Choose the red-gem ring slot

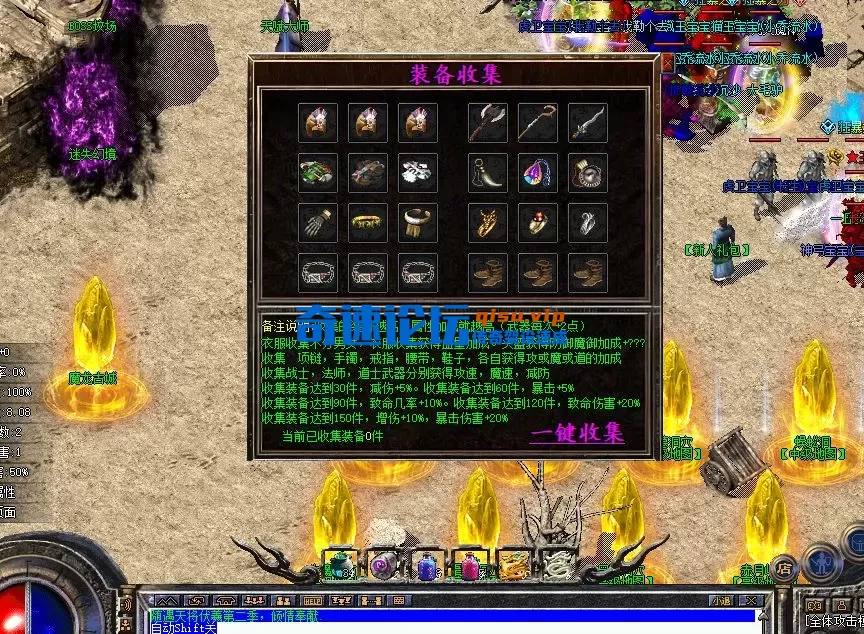[x=538, y=223]
